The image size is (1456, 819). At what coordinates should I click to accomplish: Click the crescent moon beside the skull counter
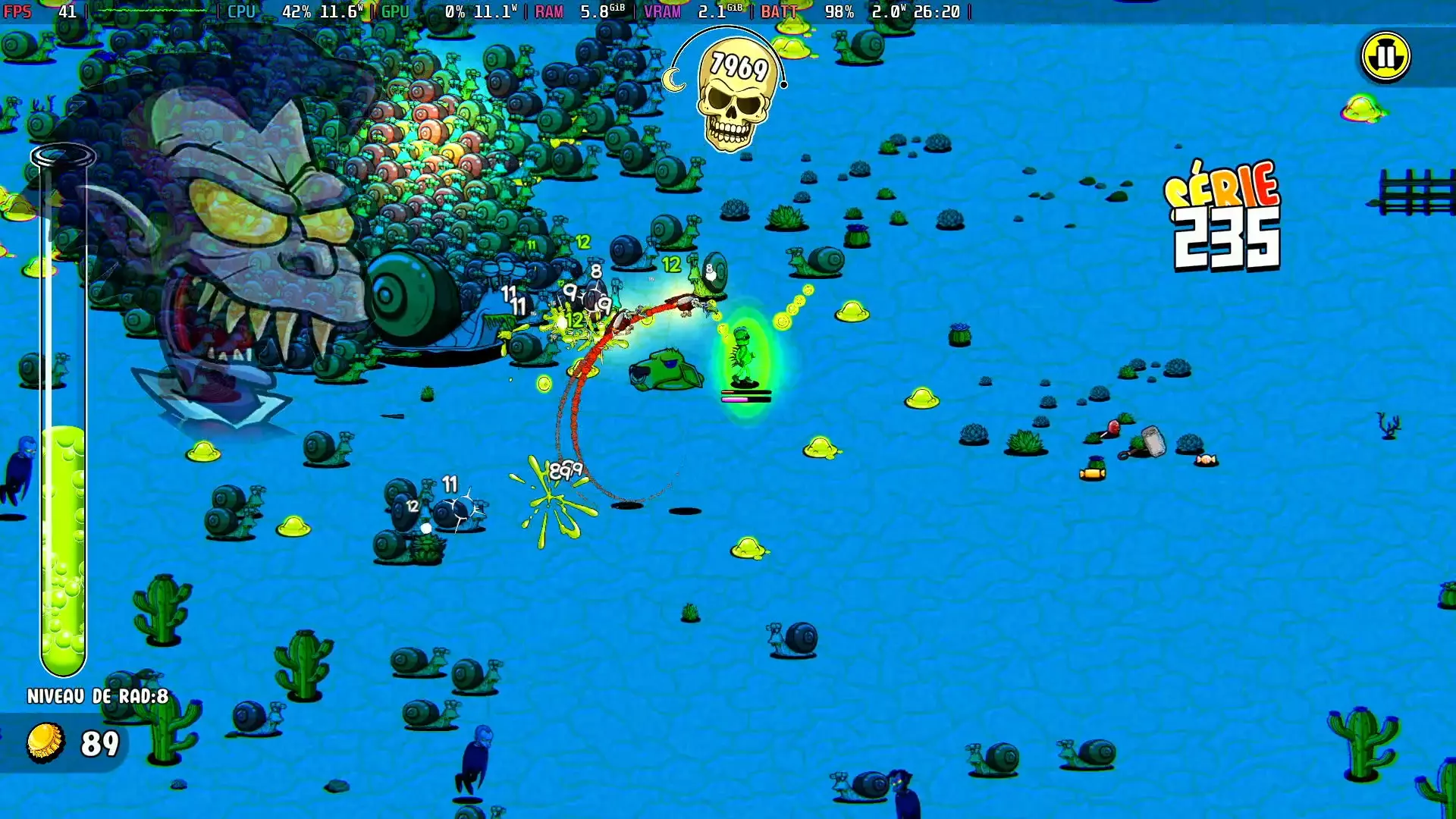pos(673,80)
